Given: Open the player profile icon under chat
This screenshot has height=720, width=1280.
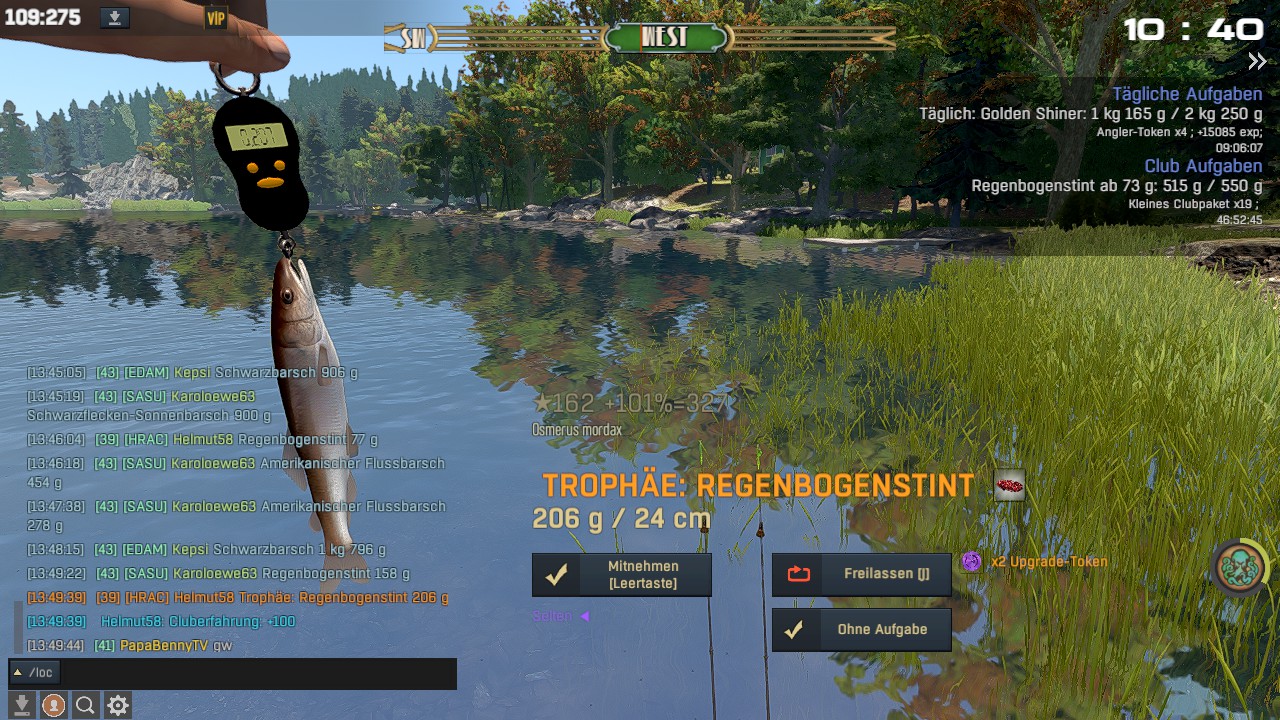Looking at the screenshot, I should 53,706.
